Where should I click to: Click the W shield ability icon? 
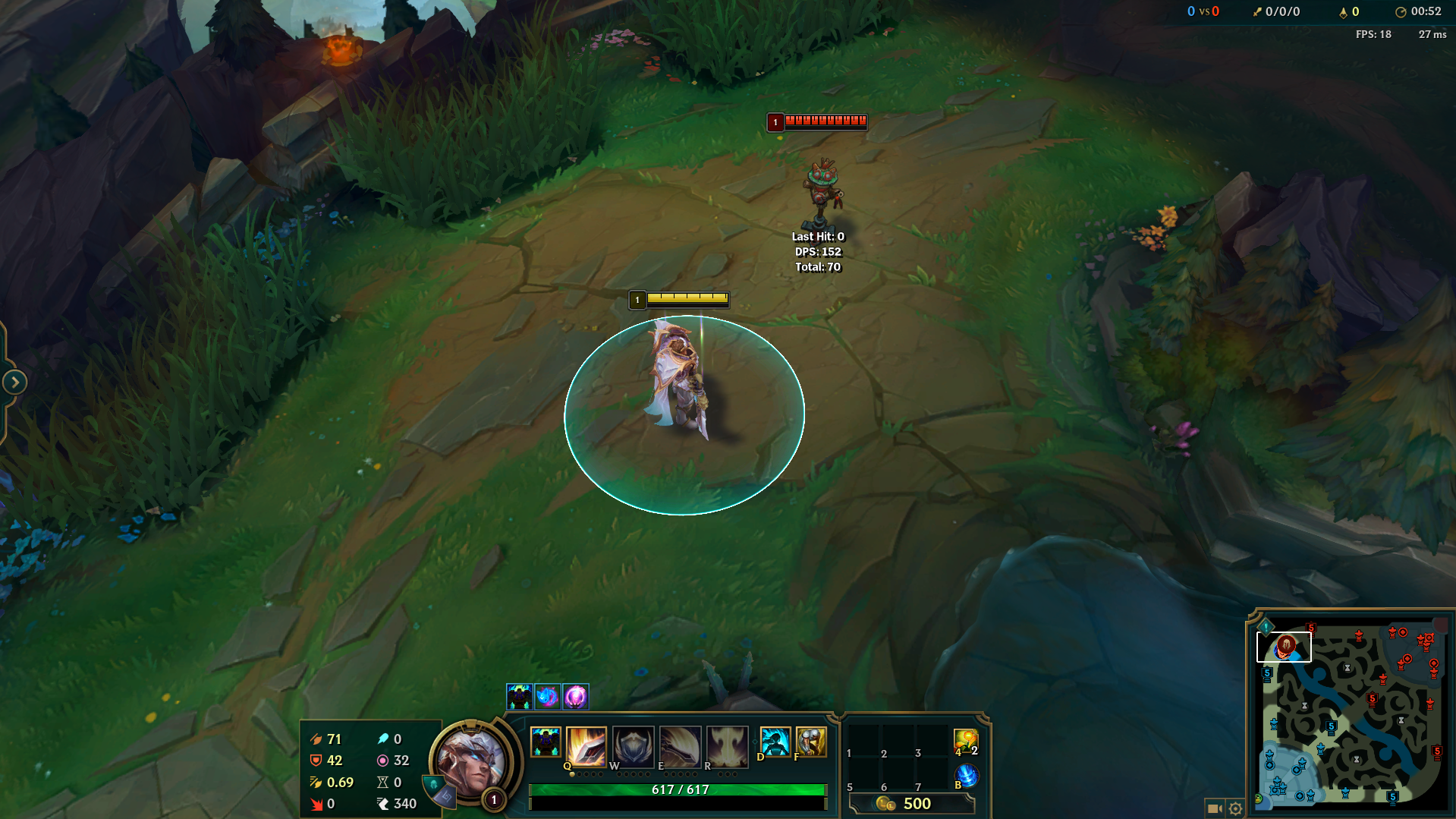tap(633, 745)
